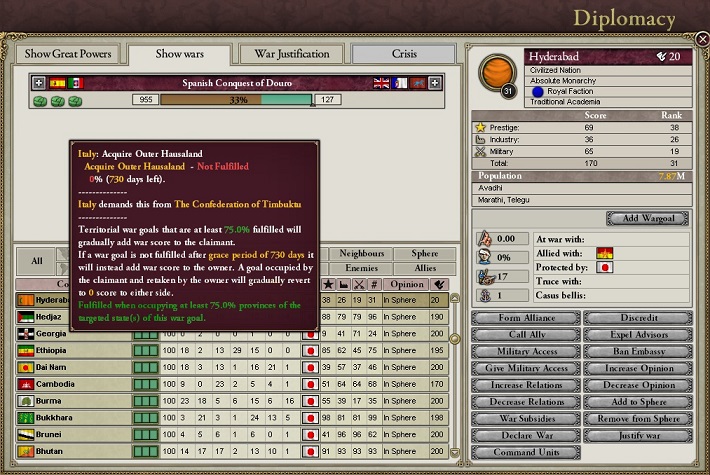Increase Relations with Hyderabad
This screenshot has height=475, width=710.
coord(526,385)
